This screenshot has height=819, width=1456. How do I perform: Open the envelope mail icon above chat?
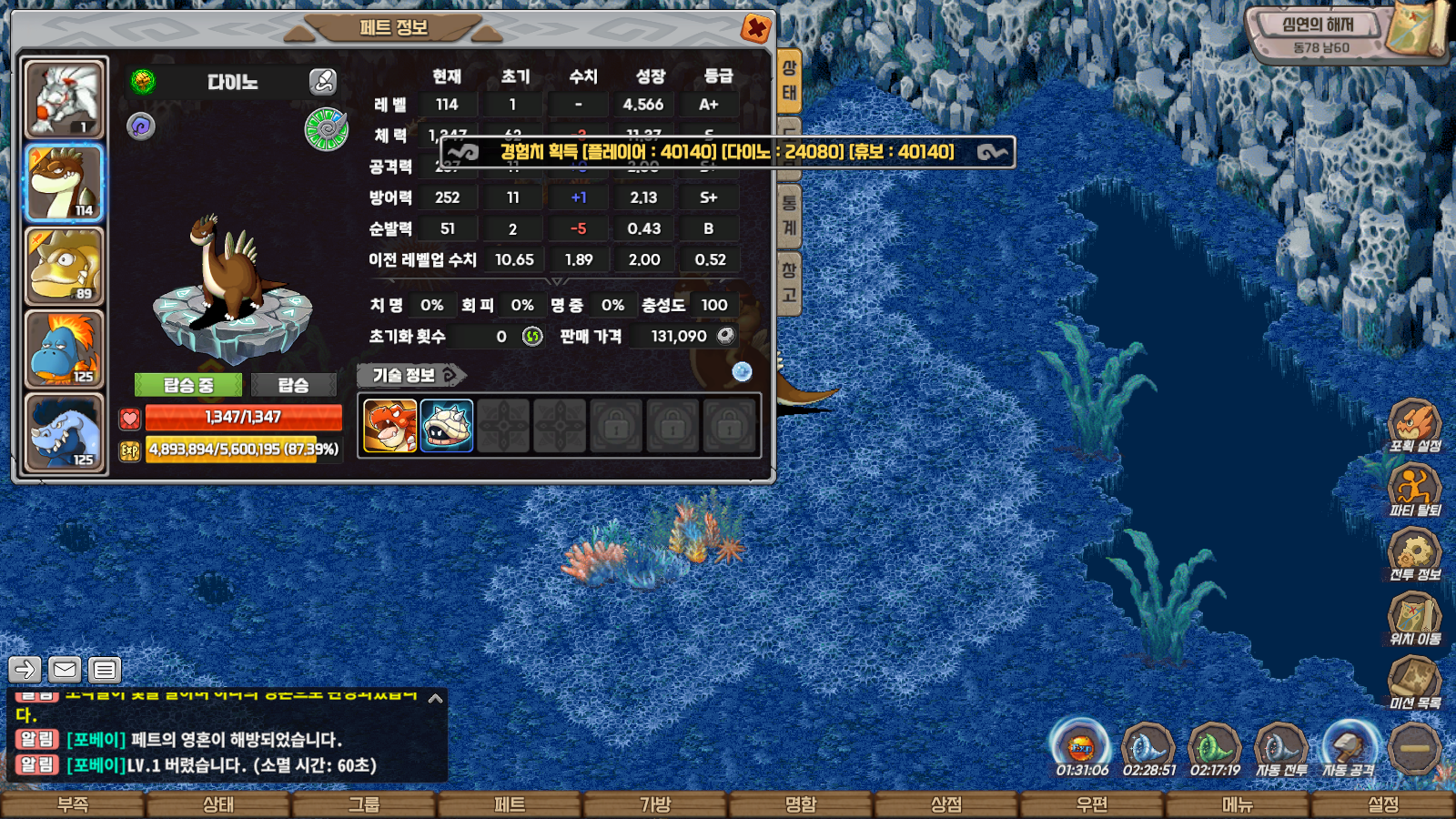(65, 670)
